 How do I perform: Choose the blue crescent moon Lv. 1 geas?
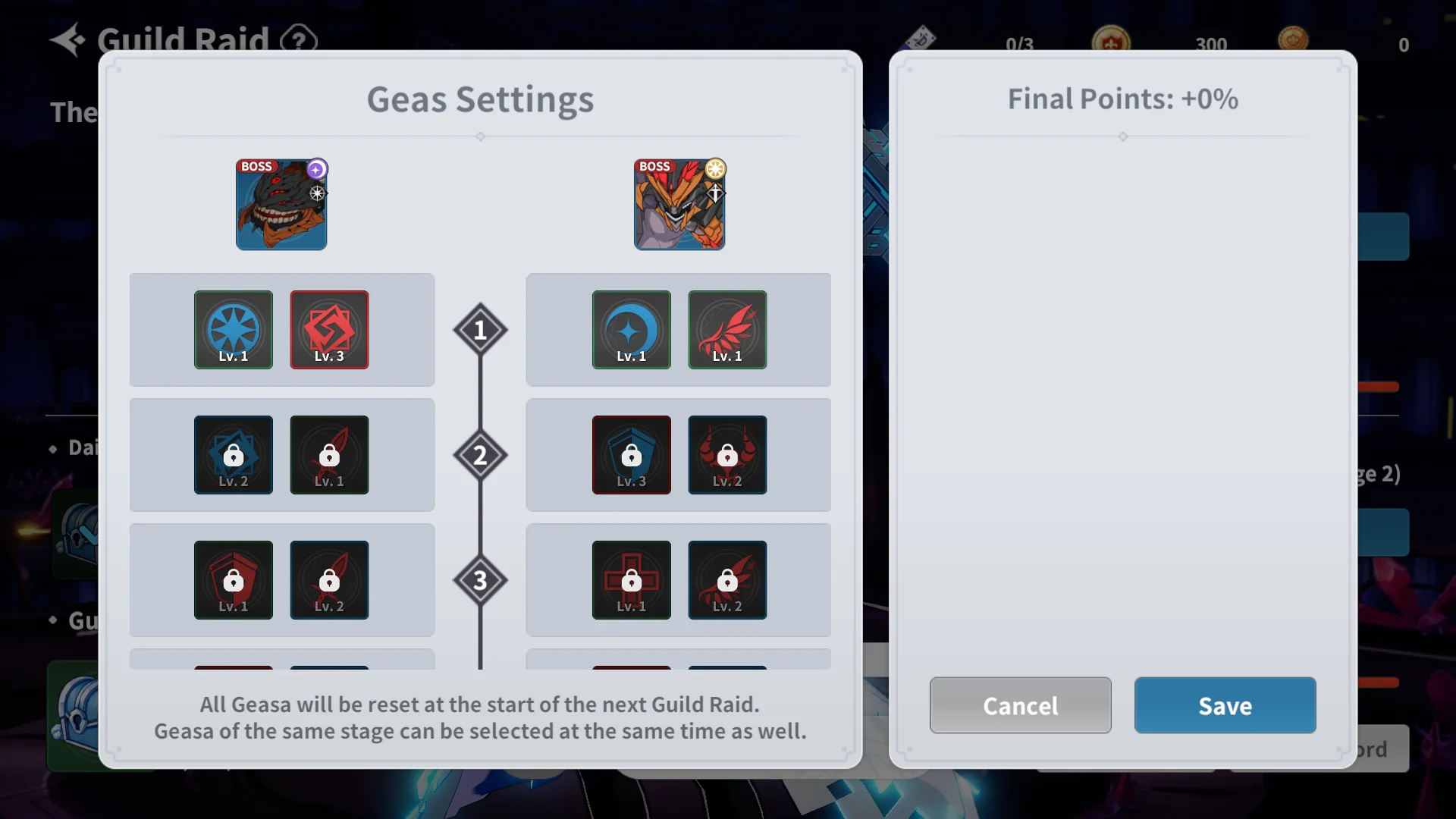631,330
